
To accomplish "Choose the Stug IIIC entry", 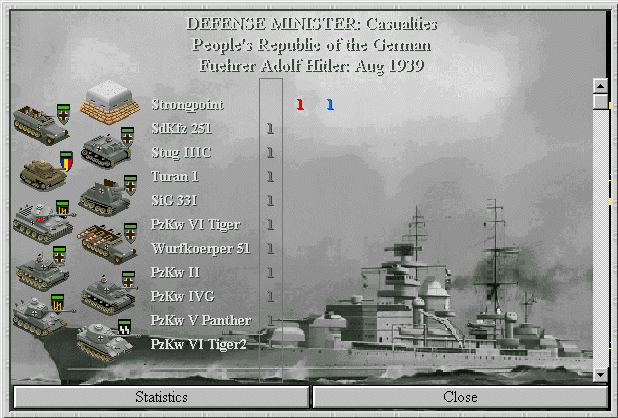I will coord(181,152).
